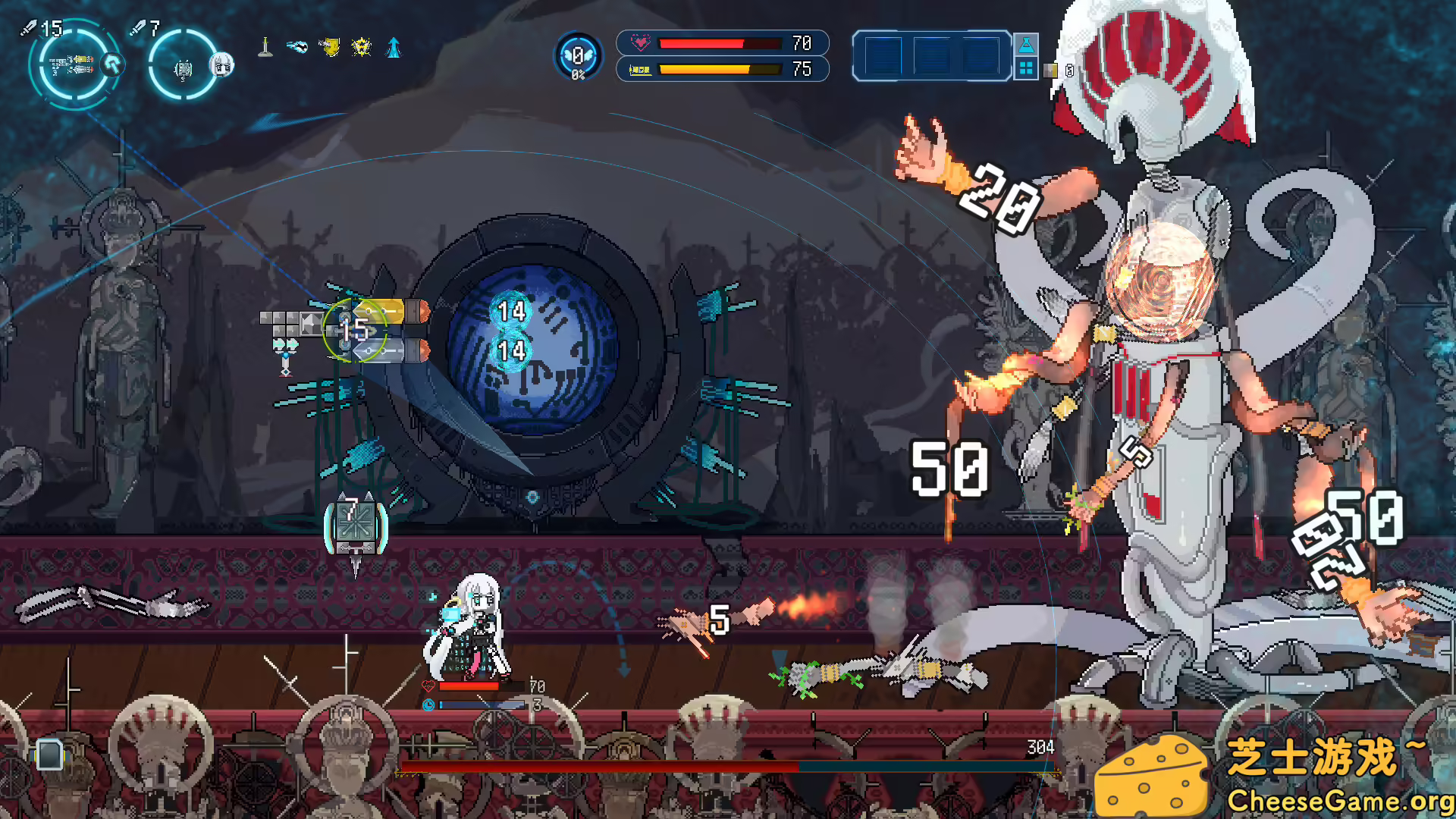Viewport: 1456px width, 819px height.
Task: Open the cyan flask potion tab
Action: pyautogui.click(x=1026, y=45)
